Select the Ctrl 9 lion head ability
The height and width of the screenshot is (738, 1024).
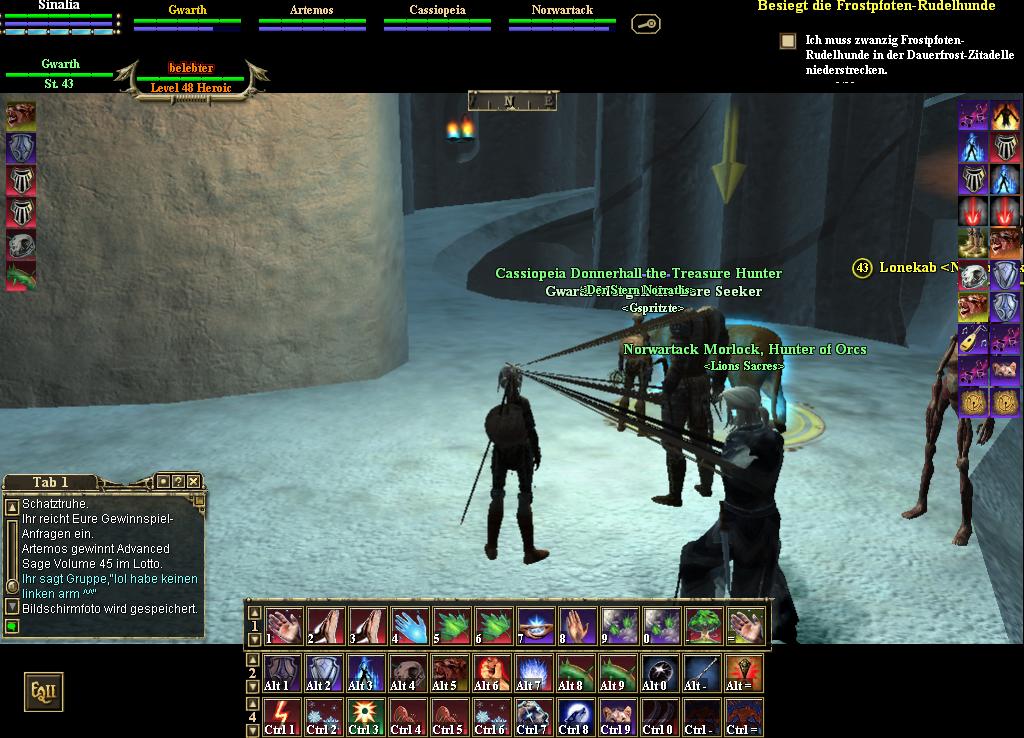616,716
